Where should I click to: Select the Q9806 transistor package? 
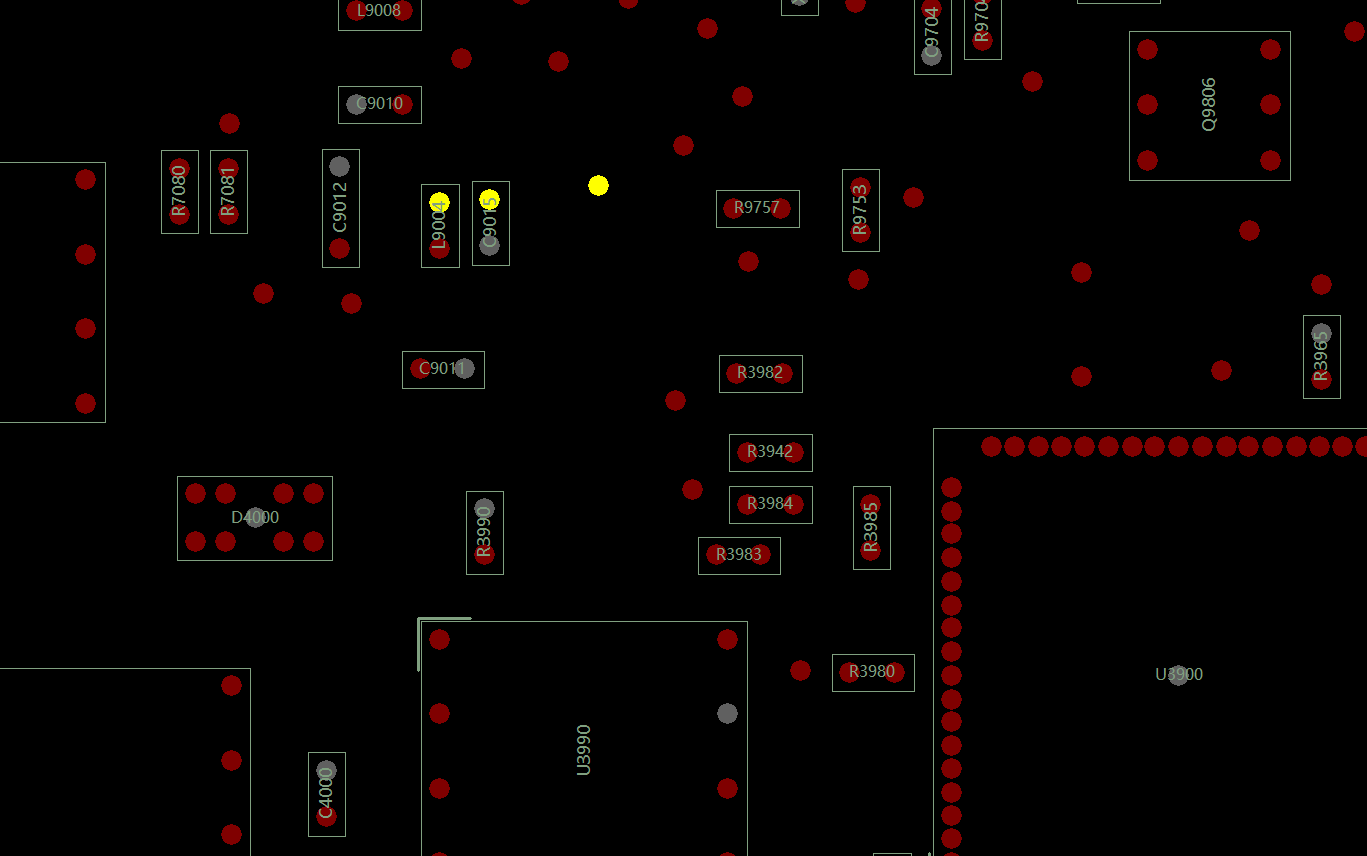point(1209,105)
